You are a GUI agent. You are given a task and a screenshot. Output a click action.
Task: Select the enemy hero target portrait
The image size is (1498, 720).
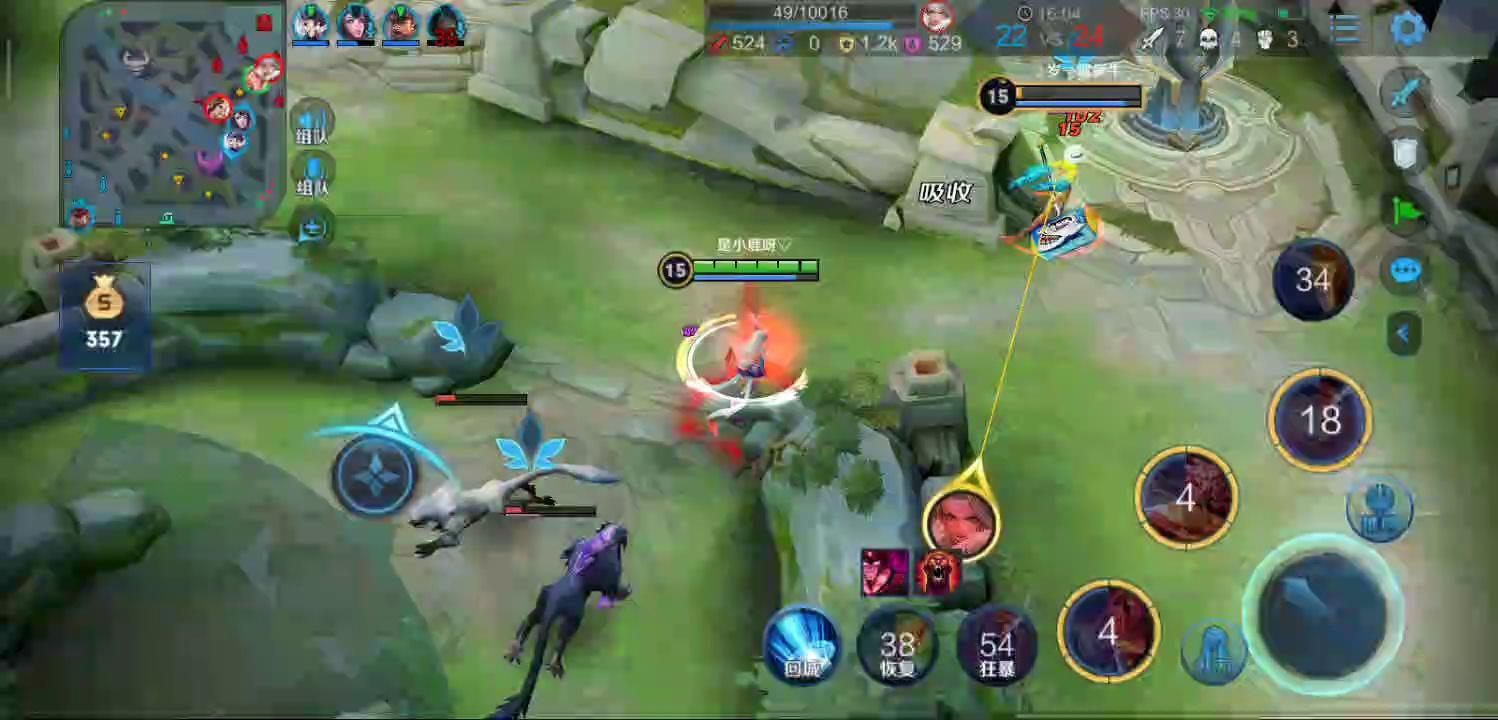coord(961,521)
